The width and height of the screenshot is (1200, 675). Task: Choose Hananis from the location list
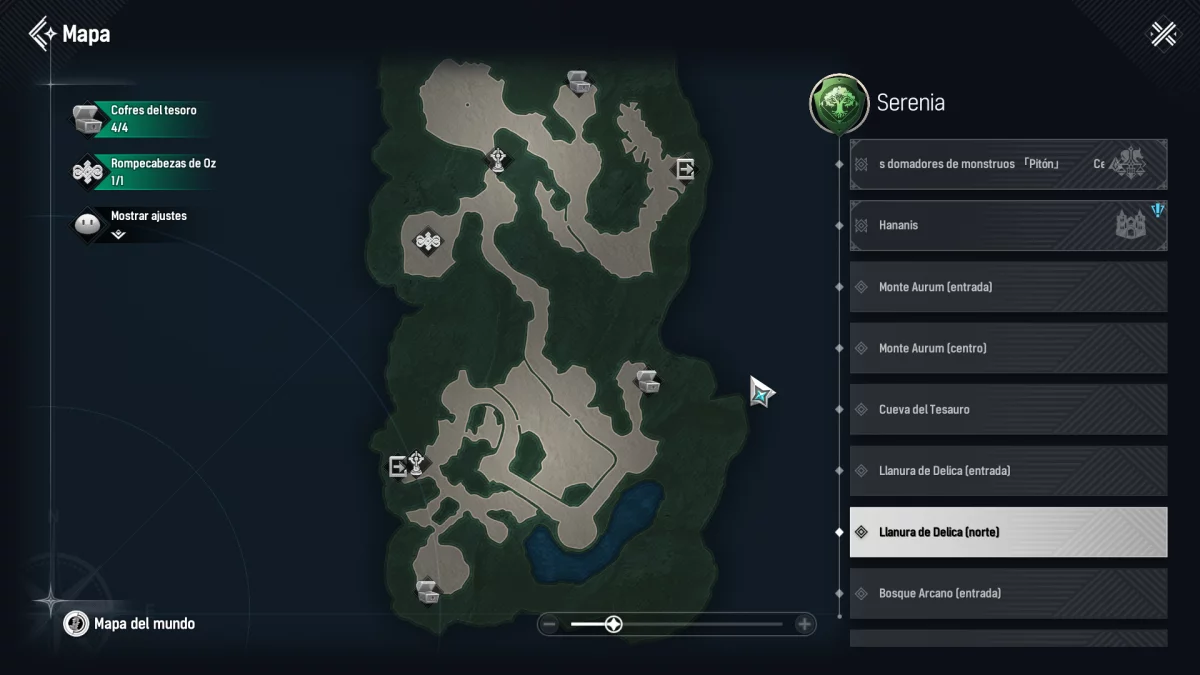1008,226
